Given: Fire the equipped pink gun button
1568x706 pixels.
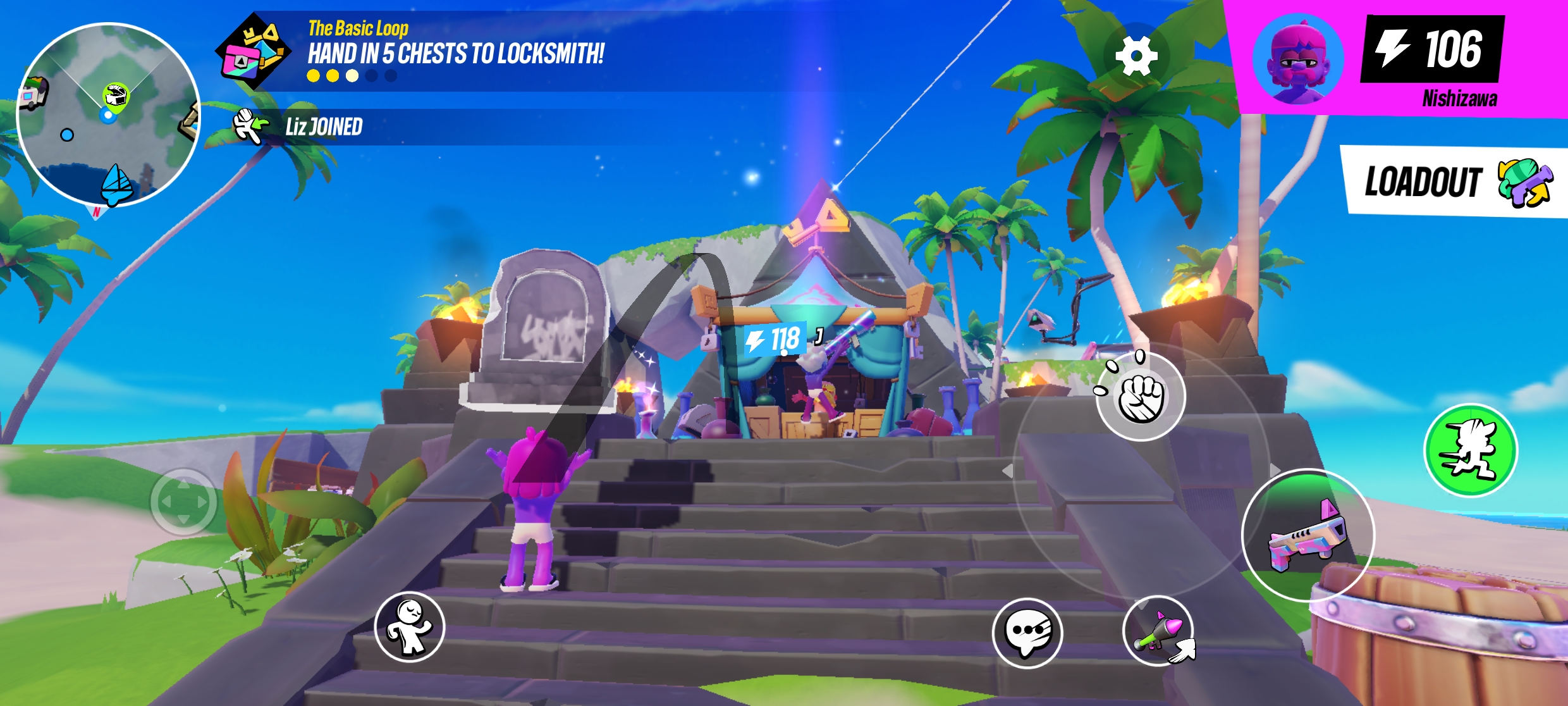Looking at the screenshot, I should click(1308, 535).
